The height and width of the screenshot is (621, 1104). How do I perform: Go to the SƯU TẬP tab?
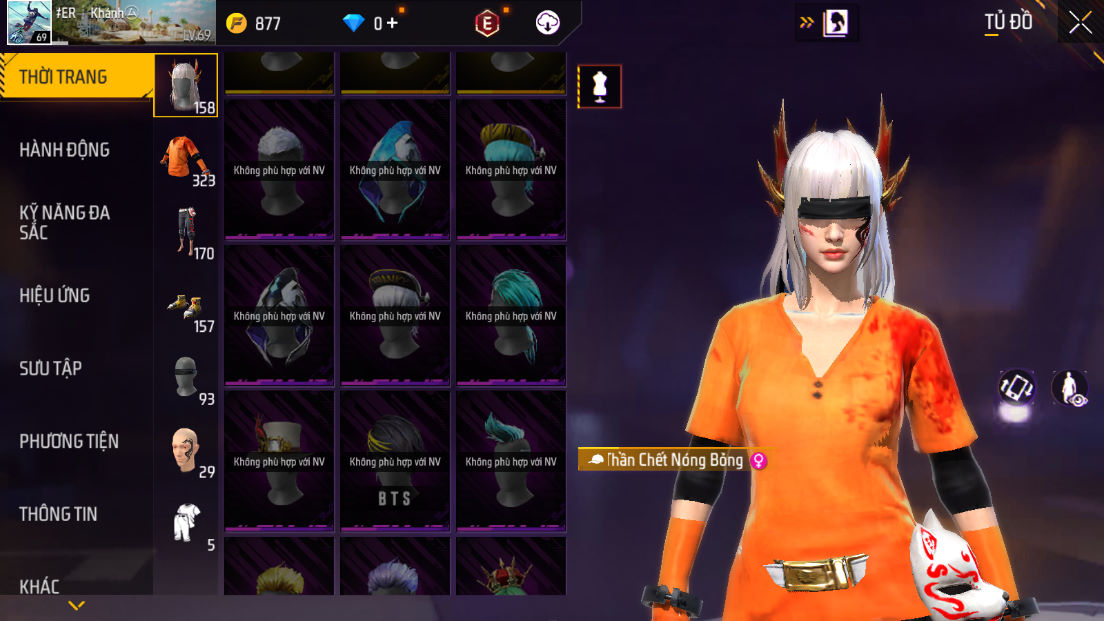(x=50, y=368)
